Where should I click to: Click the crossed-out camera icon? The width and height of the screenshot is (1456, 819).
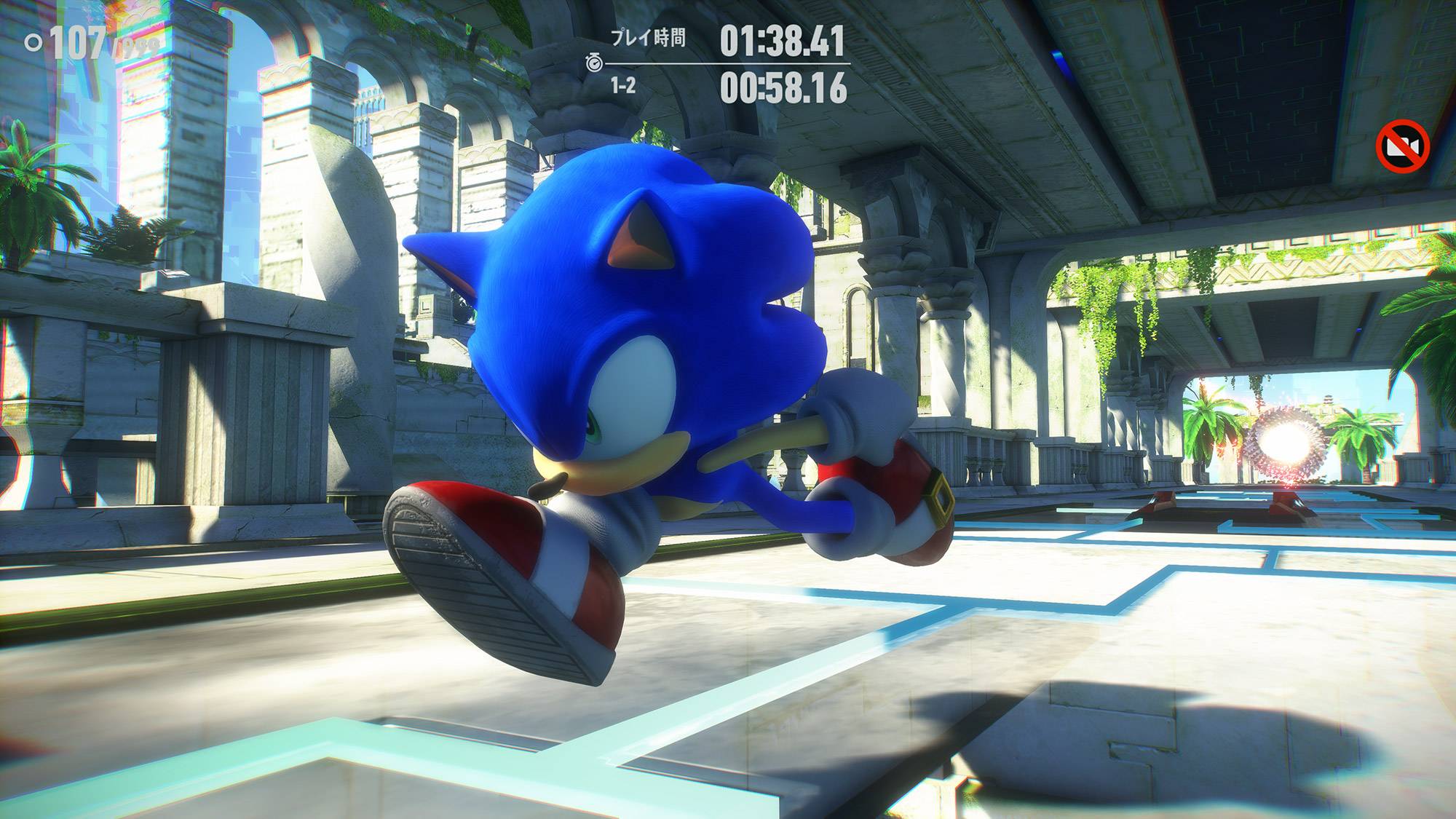(1403, 147)
